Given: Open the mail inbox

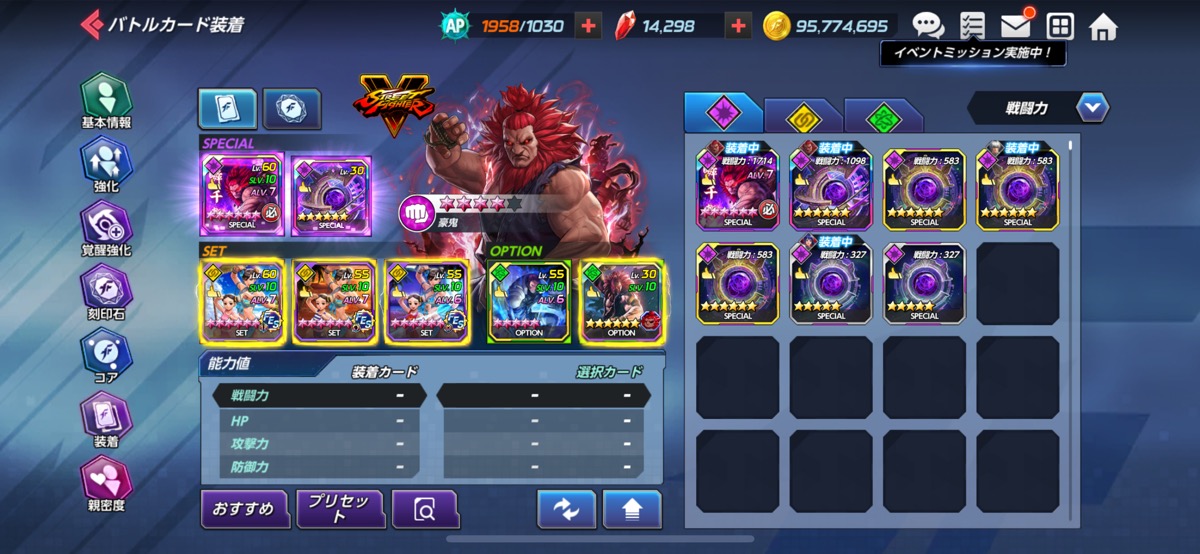Looking at the screenshot, I should click(1016, 25).
